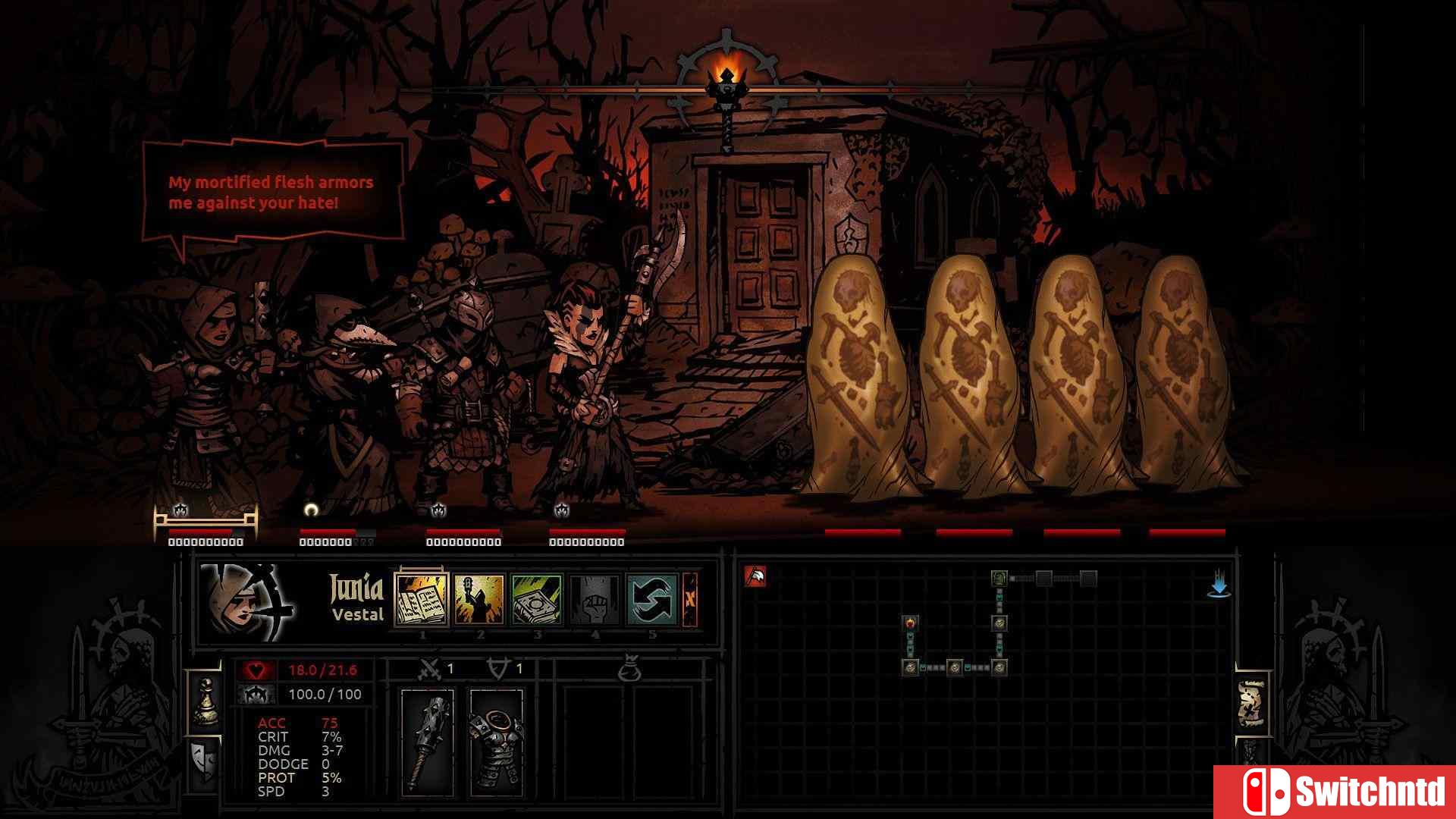Viewport: 1456px width, 819px height.
Task: Click the coin purse icon above trinket slots
Action: (x=629, y=670)
